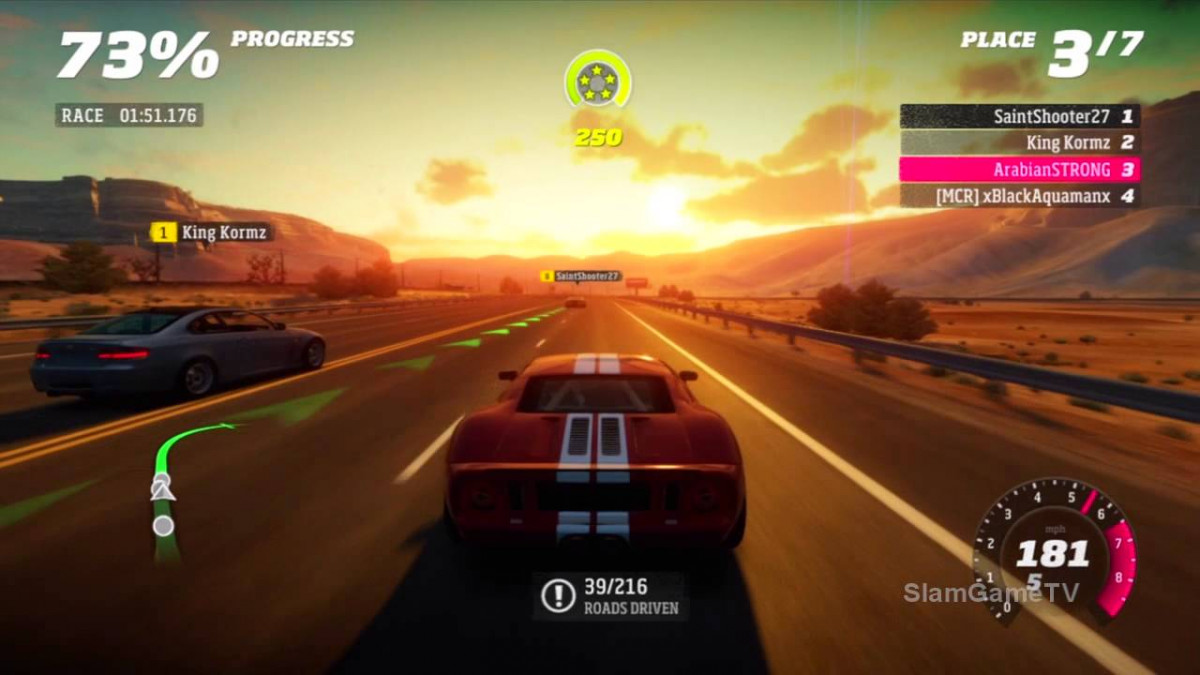Pick the [MCR] xBlackAquamanx standings row
Viewport: 1200px width, 675px height.
pyautogui.click(x=1019, y=196)
